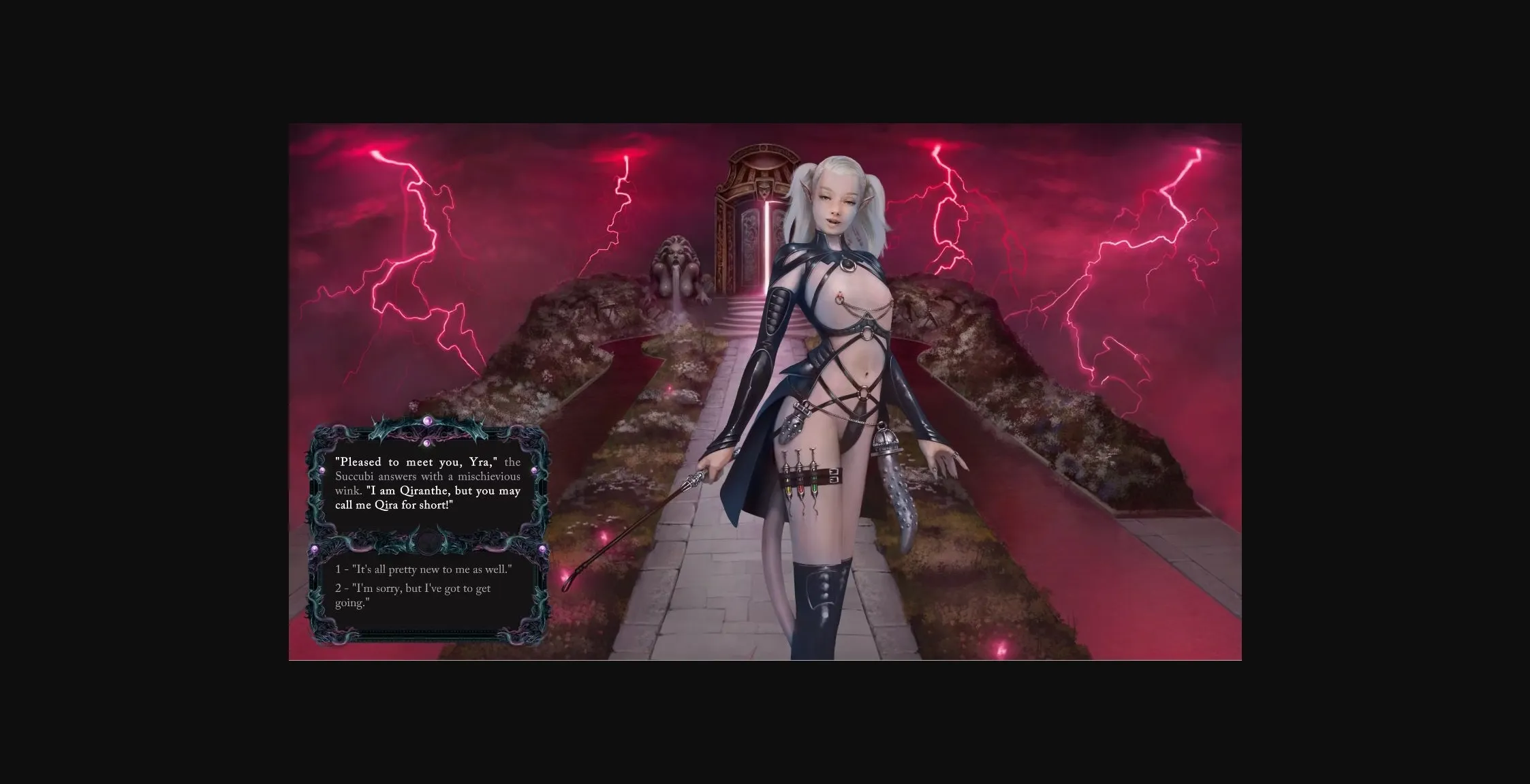1530x784 pixels.
Task: Click the gem on the dialogue frame's left edge
Action: (322, 470)
